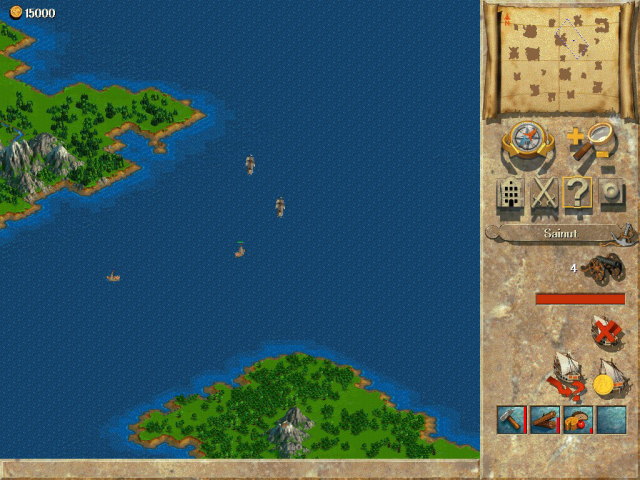Select the wood cargo slot
The width and height of the screenshot is (640, 480).
coord(545,419)
